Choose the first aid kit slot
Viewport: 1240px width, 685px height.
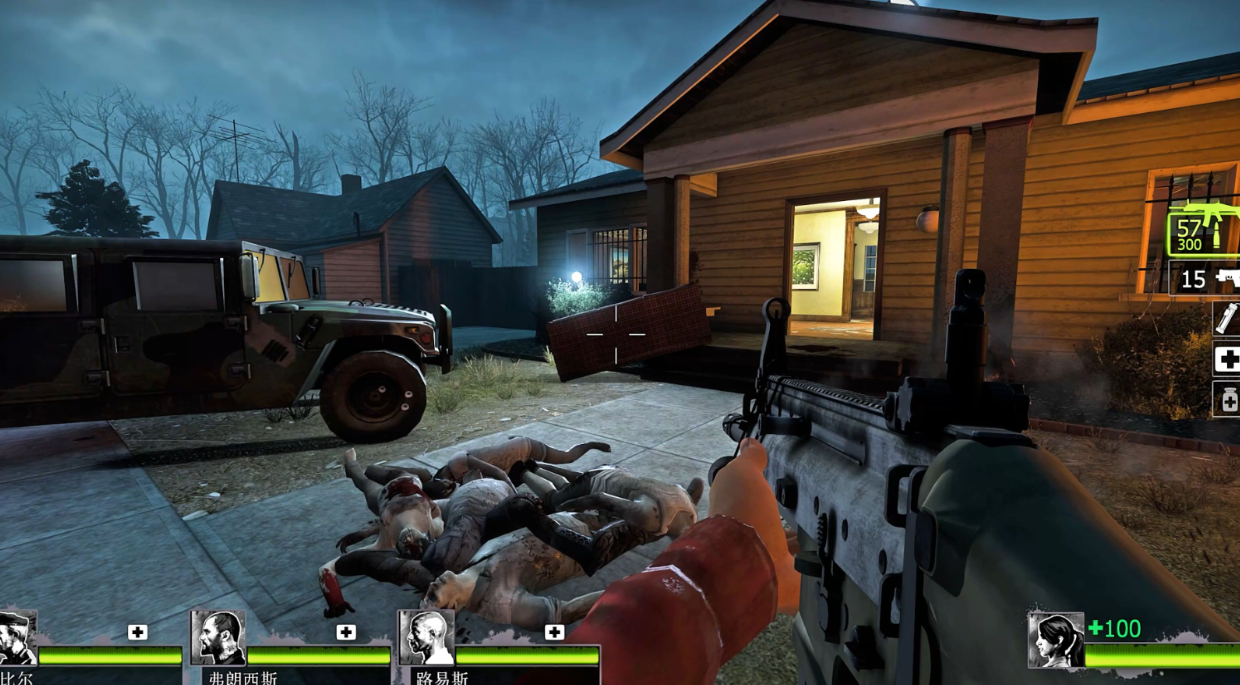pos(1226,359)
